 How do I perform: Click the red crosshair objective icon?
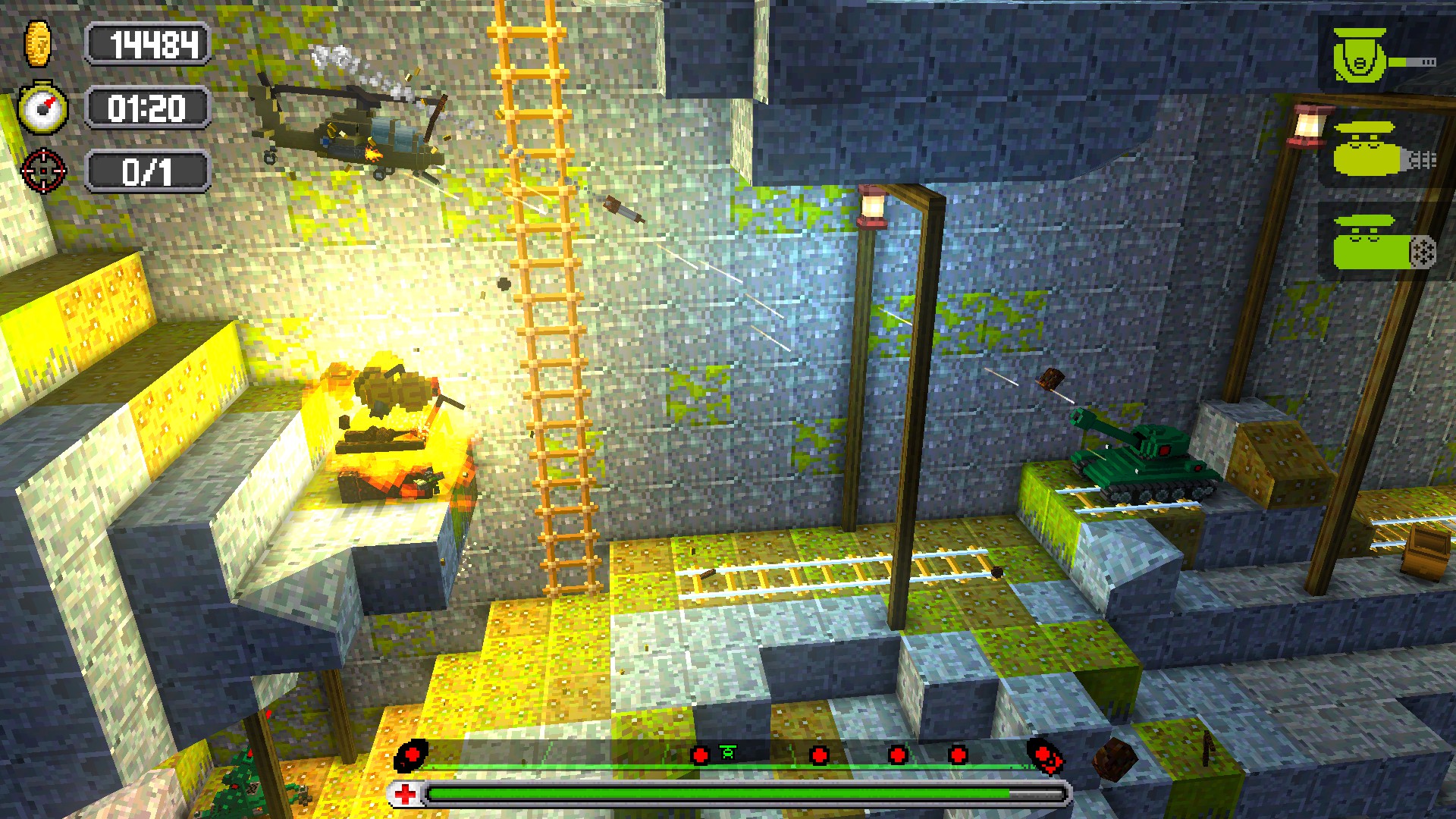coord(45,171)
